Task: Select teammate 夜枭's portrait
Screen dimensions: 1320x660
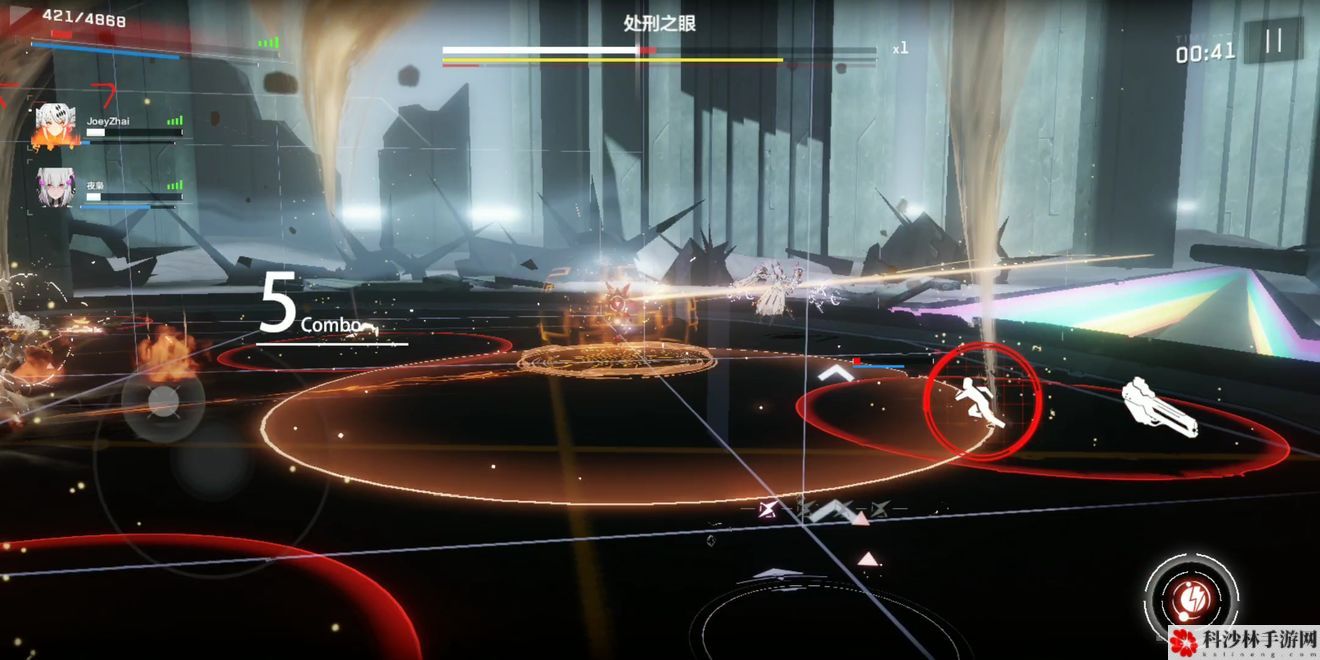Action: pos(56,189)
